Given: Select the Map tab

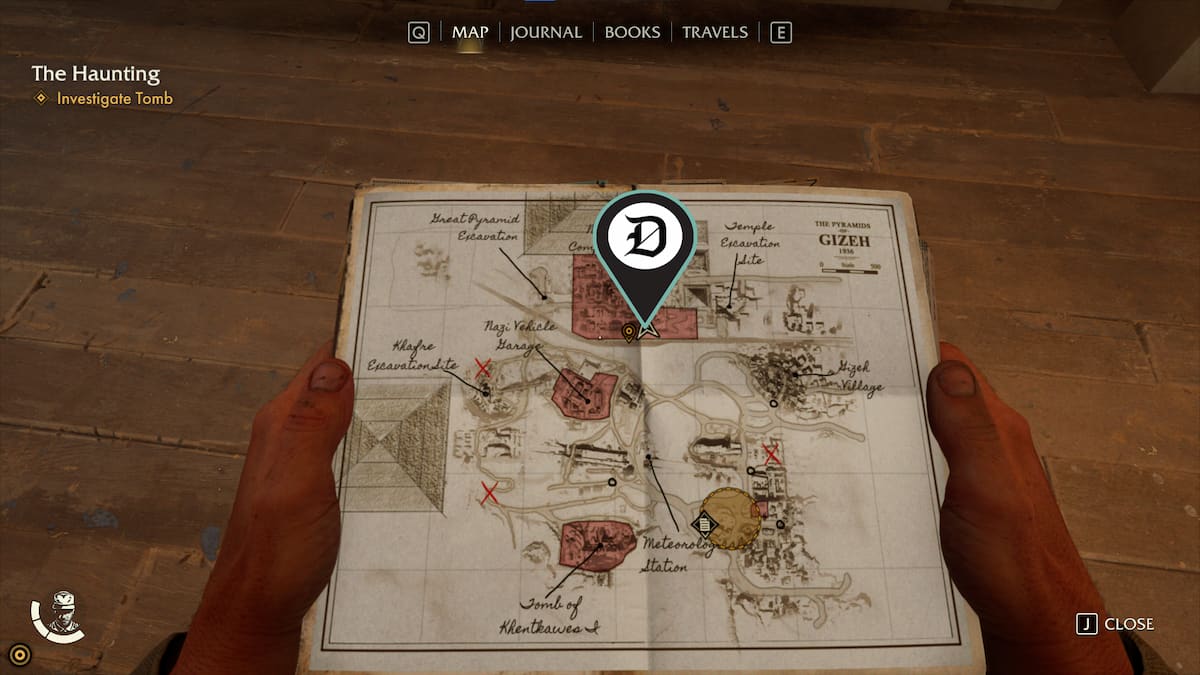Looking at the screenshot, I should (470, 32).
